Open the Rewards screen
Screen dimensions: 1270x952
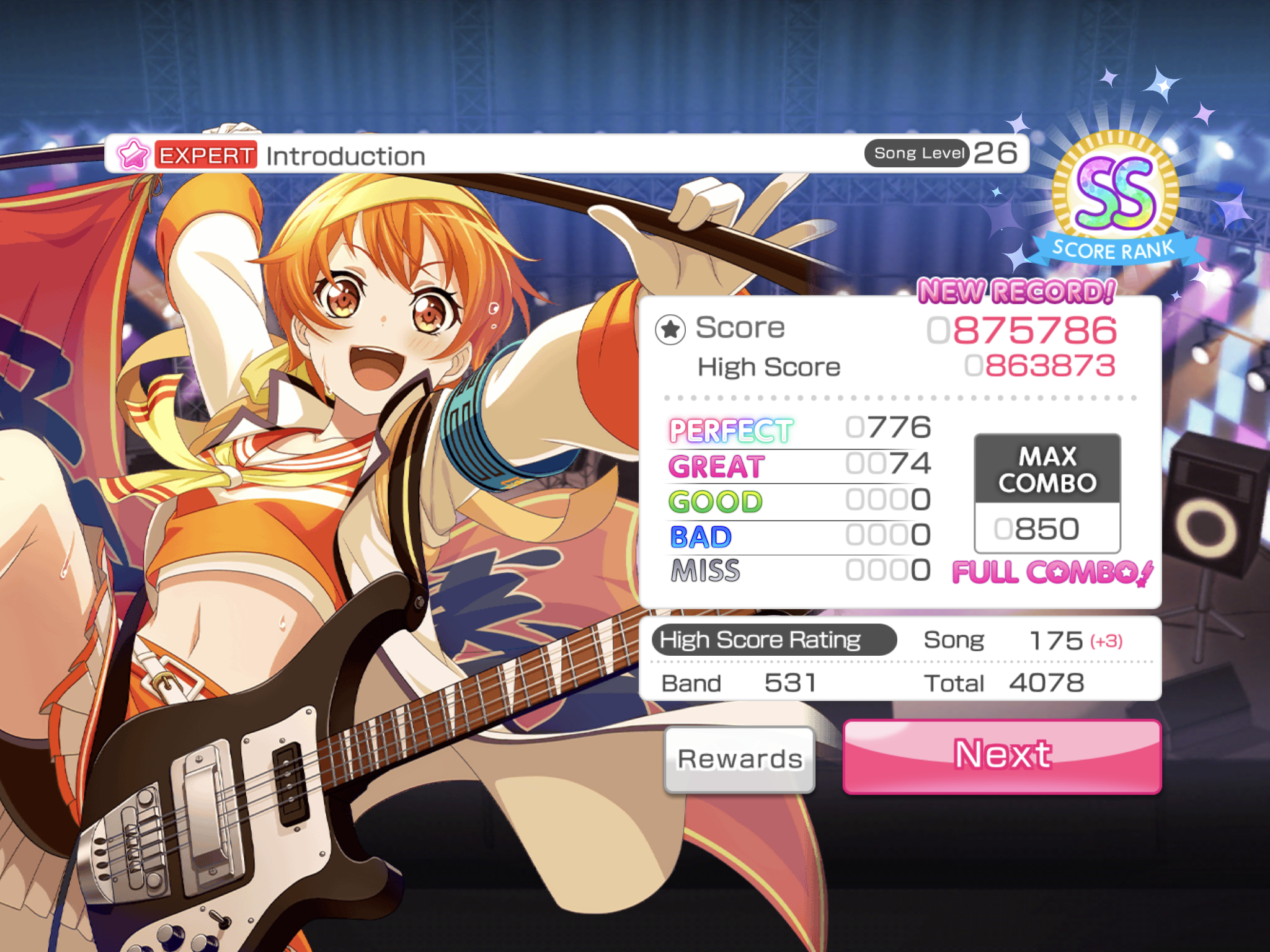point(739,759)
